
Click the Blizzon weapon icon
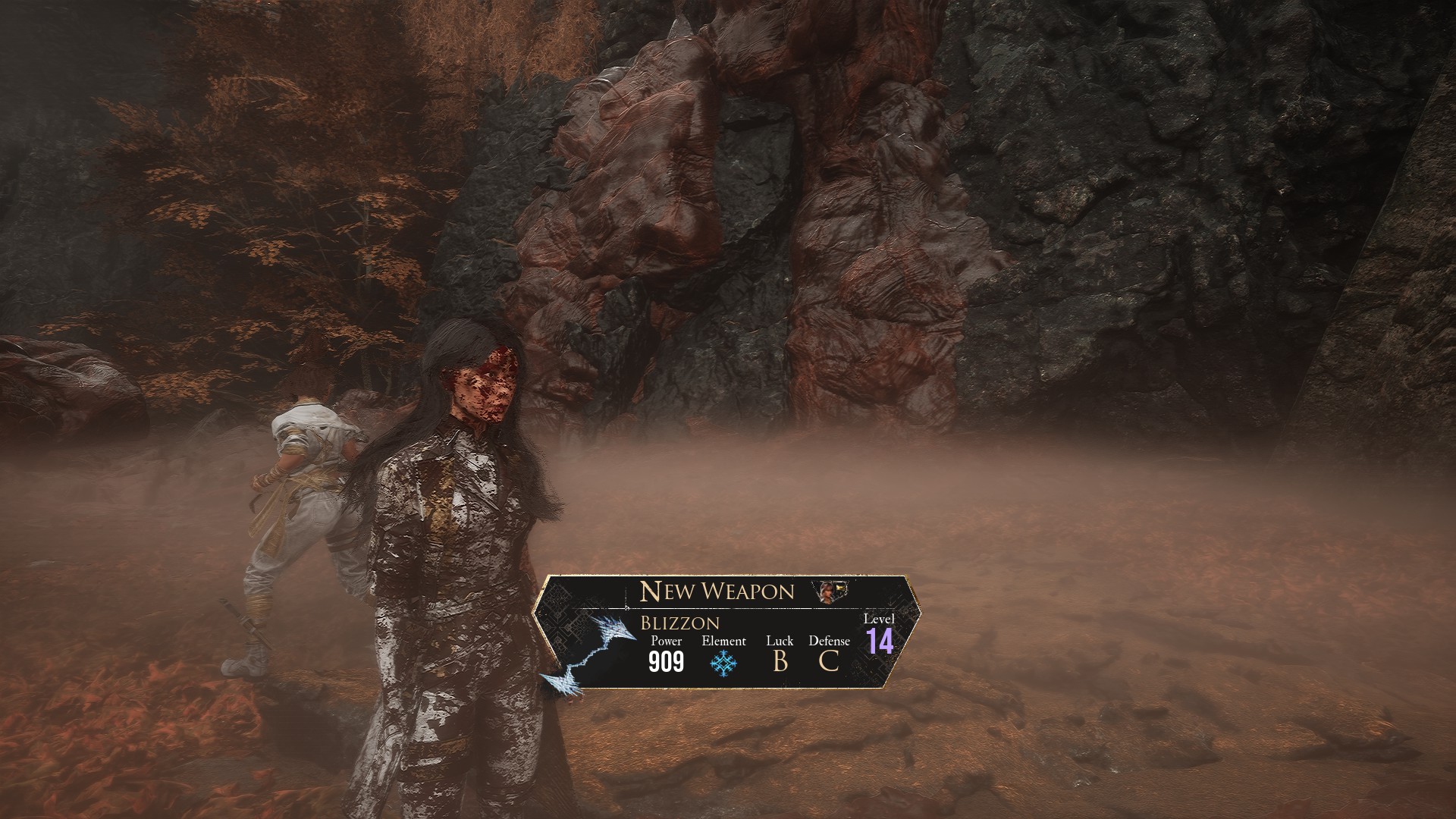pyautogui.click(x=593, y=653)
